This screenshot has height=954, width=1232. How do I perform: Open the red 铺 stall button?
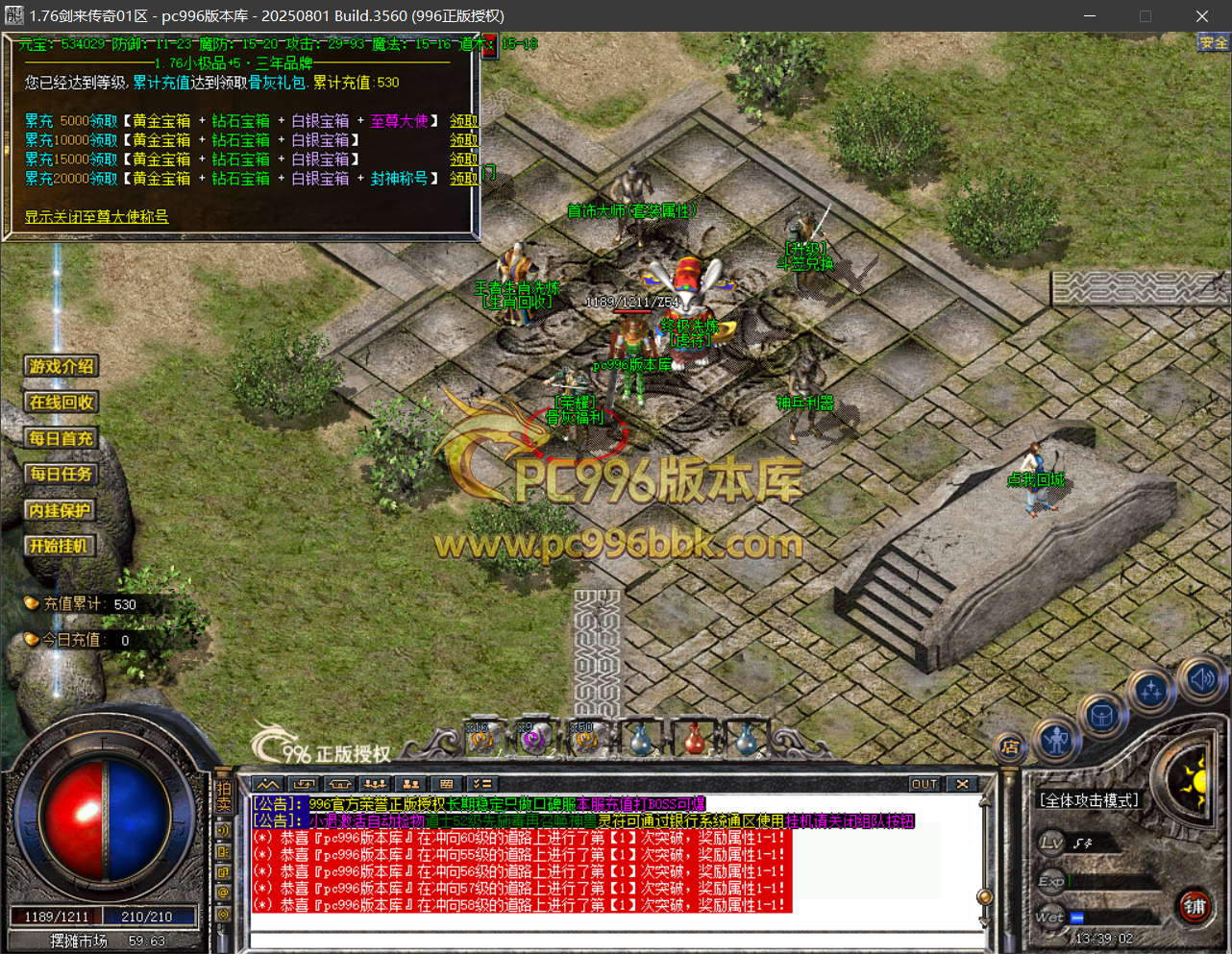point(1195,906)
